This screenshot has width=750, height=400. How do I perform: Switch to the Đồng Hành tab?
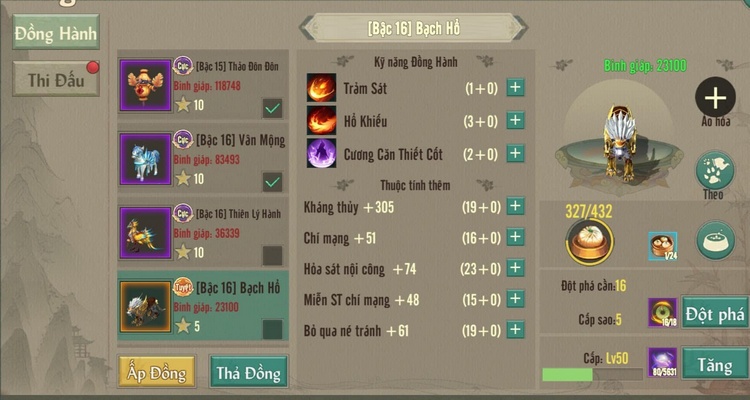[56, 33]
